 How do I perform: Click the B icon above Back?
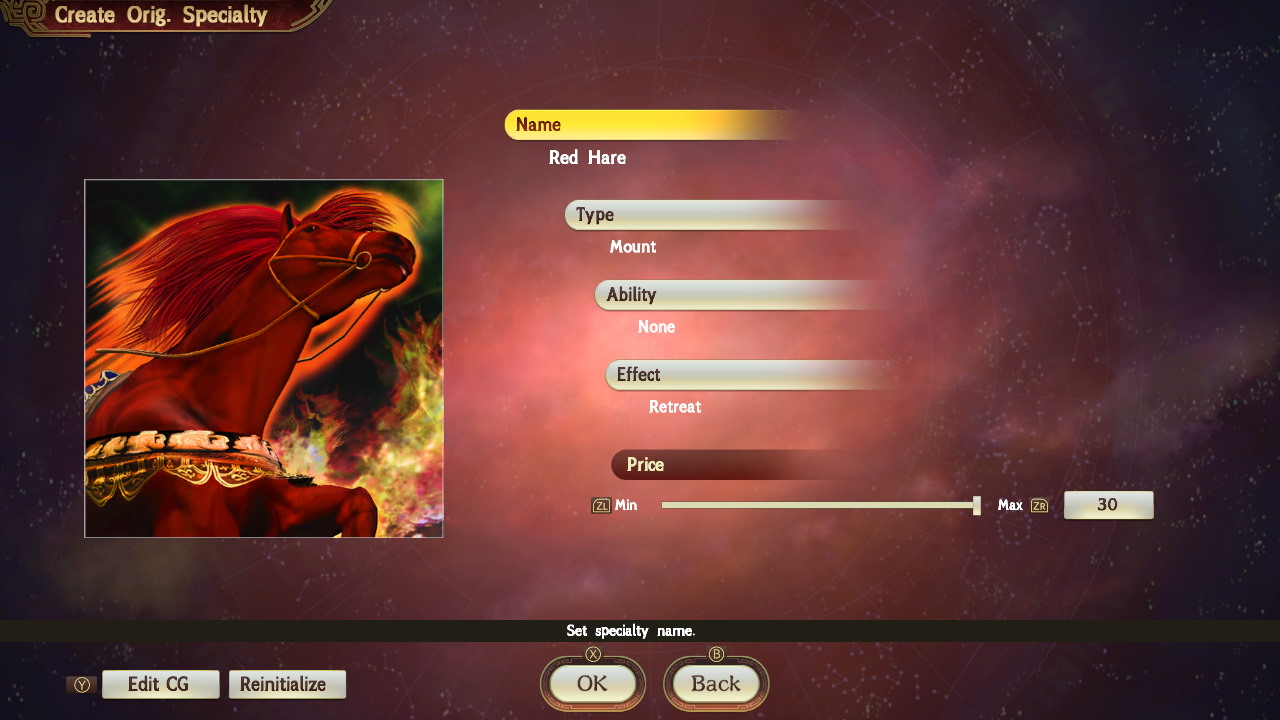click(716, 655)
